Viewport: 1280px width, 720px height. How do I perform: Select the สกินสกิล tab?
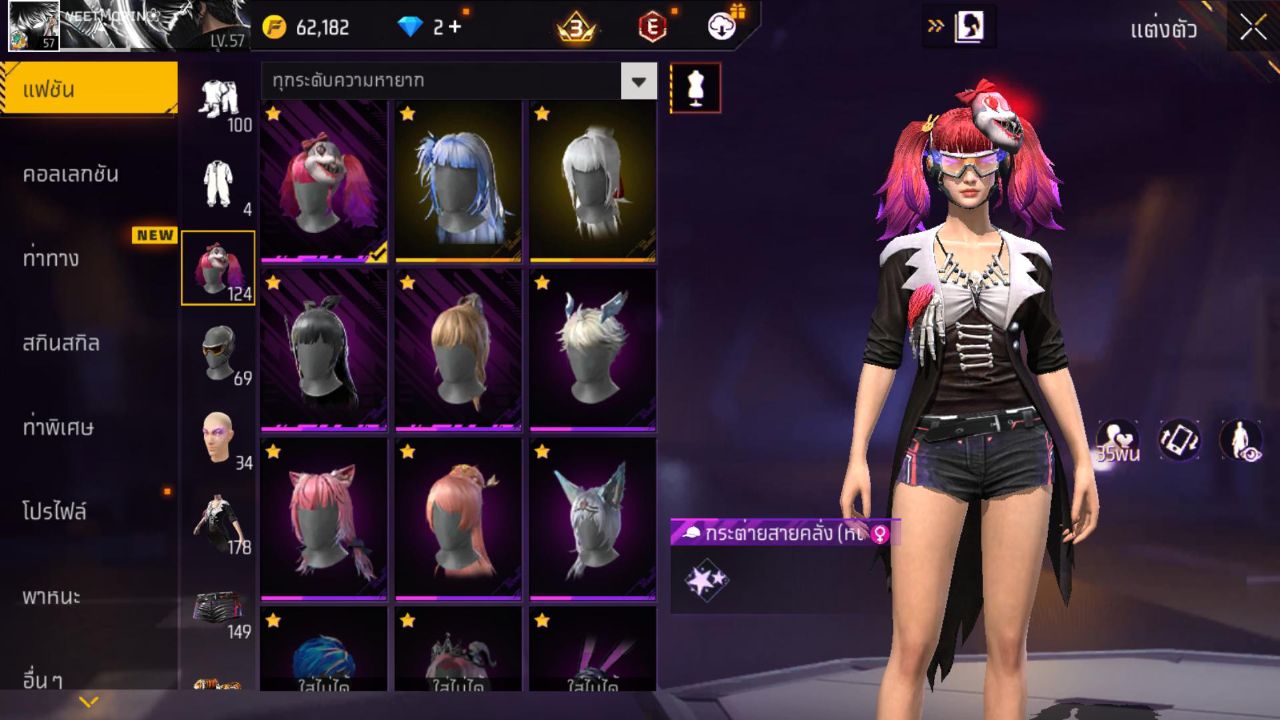(61, 343)
